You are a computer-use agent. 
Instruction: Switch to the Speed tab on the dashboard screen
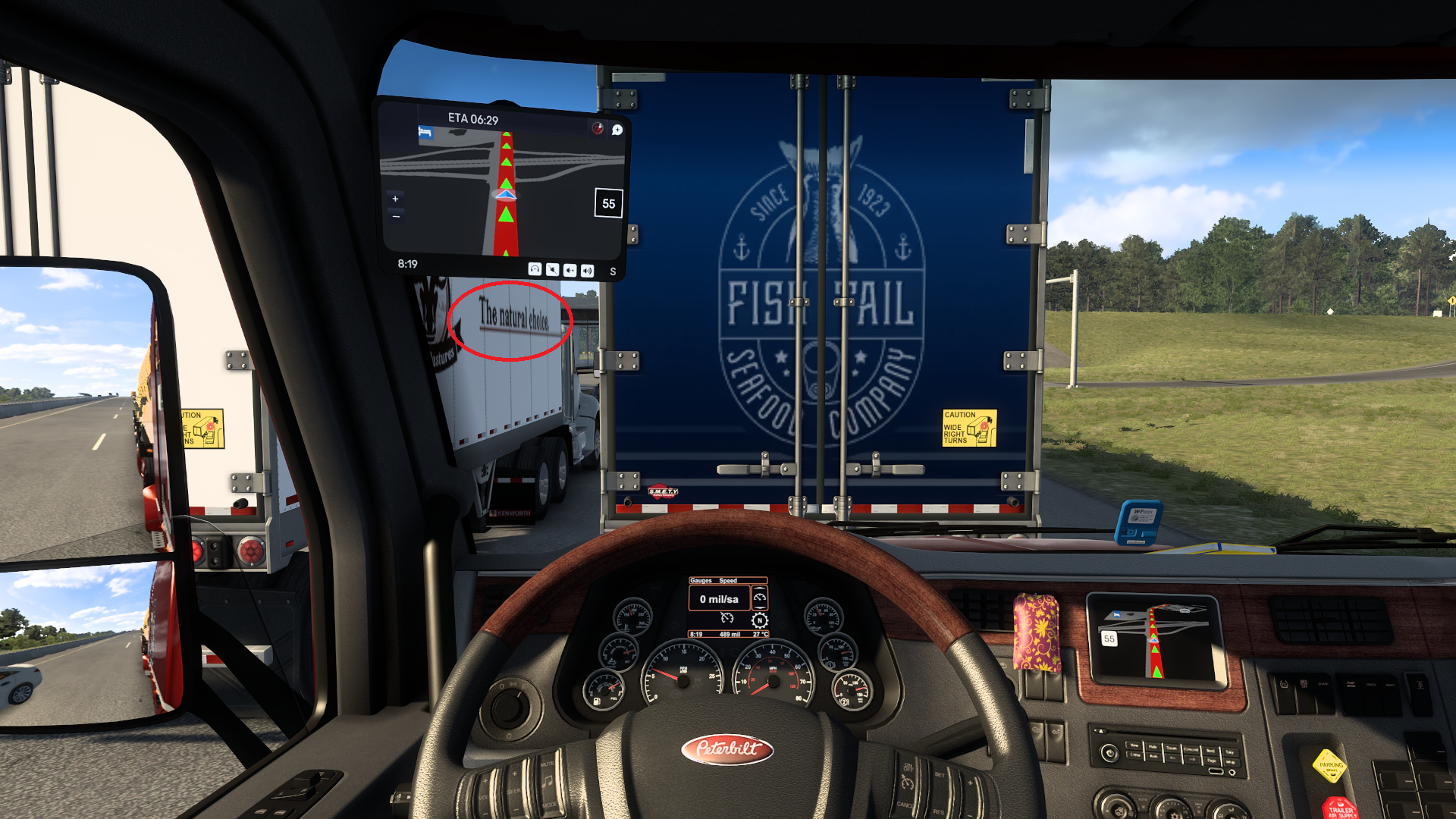pyautogui.click(x=728, y=580)
